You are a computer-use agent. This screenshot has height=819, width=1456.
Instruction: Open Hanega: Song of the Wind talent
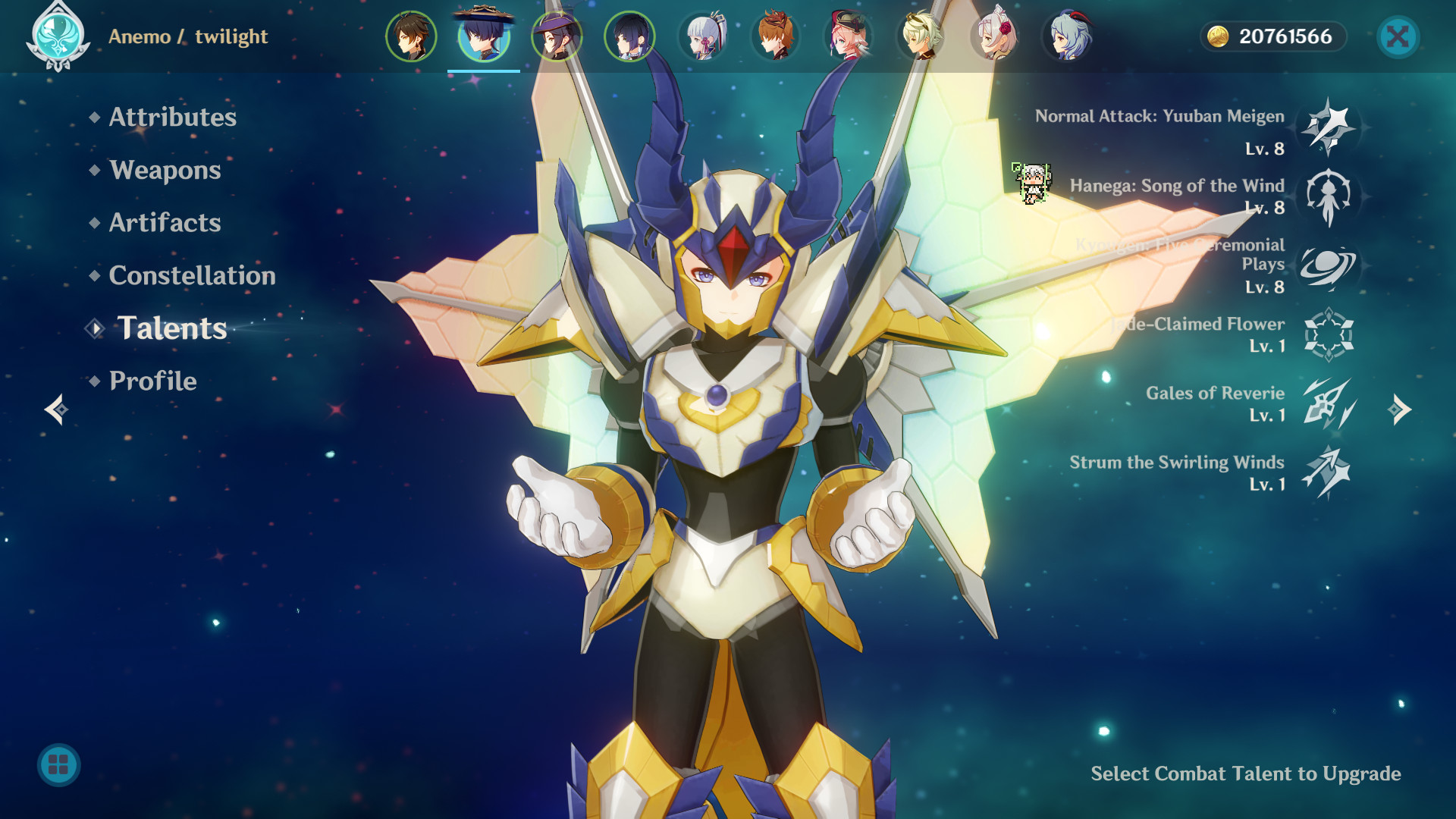(x=1329, y=199)
